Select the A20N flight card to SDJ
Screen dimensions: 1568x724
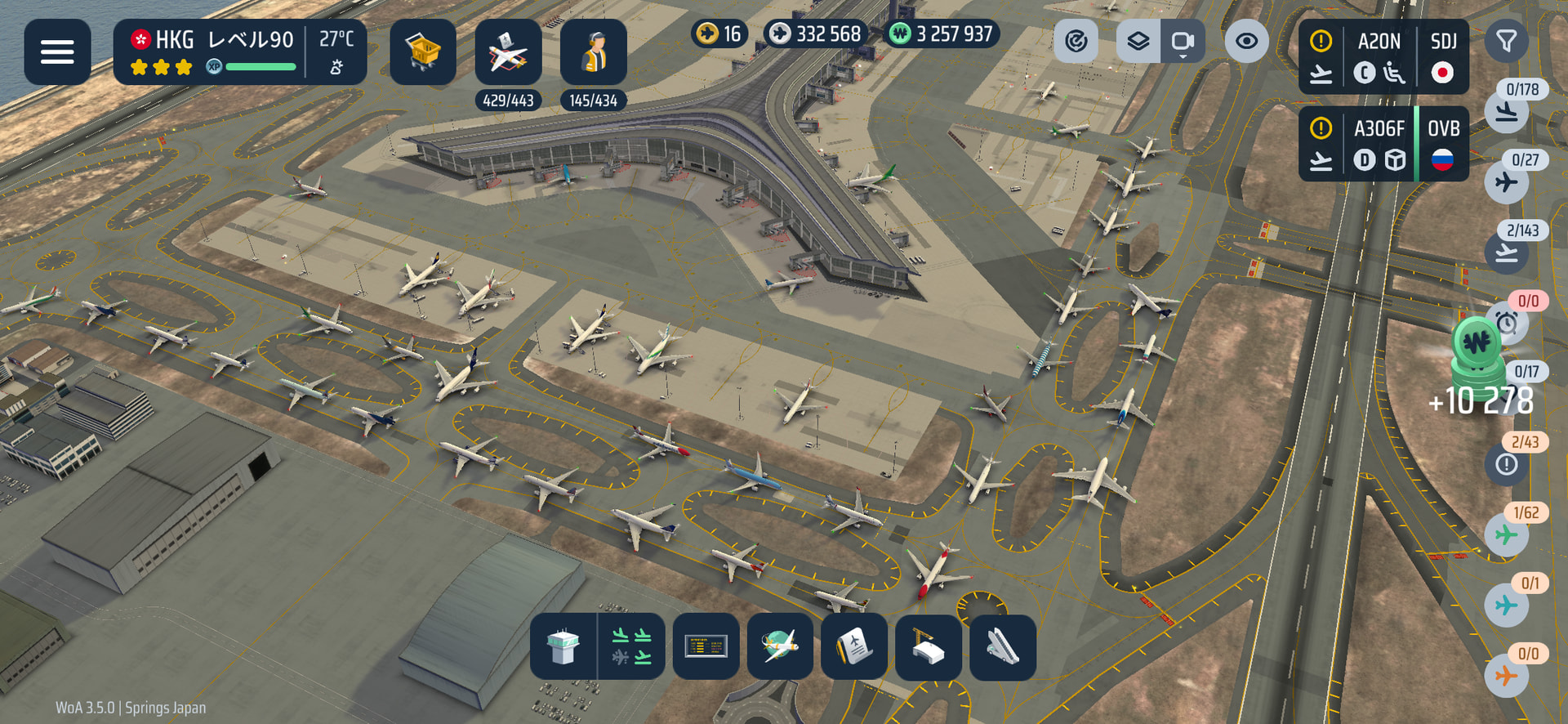pos(1383,57)
